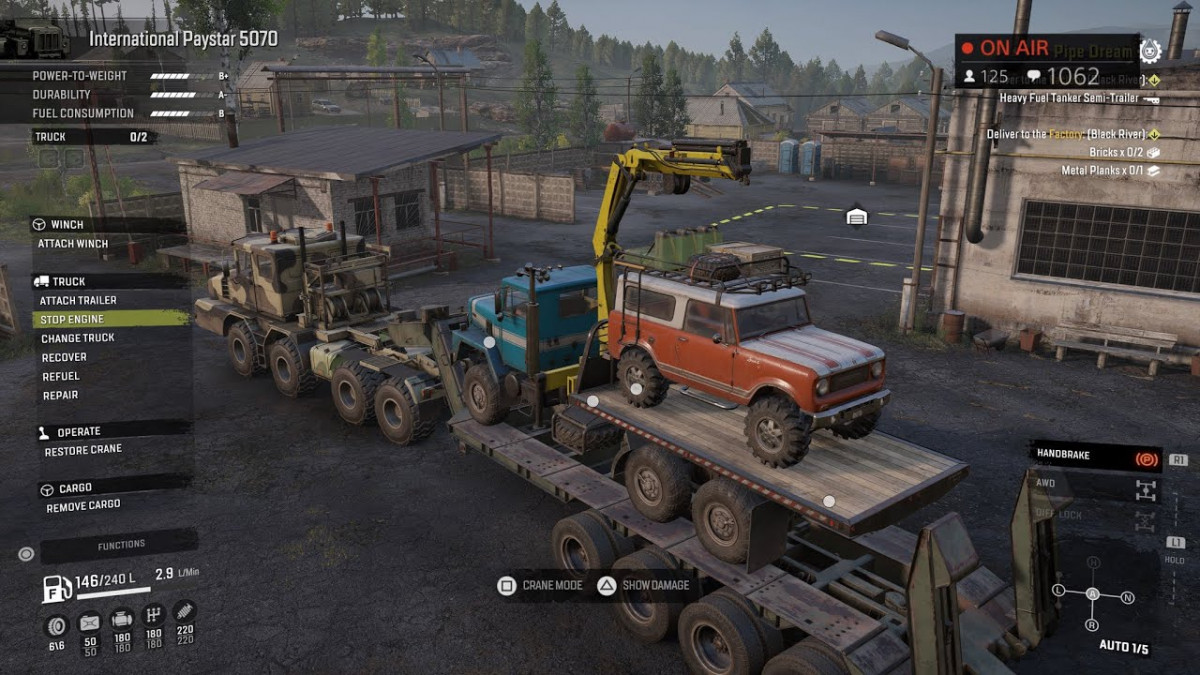Choose Restore Crane under Operate

coord(83,451)
